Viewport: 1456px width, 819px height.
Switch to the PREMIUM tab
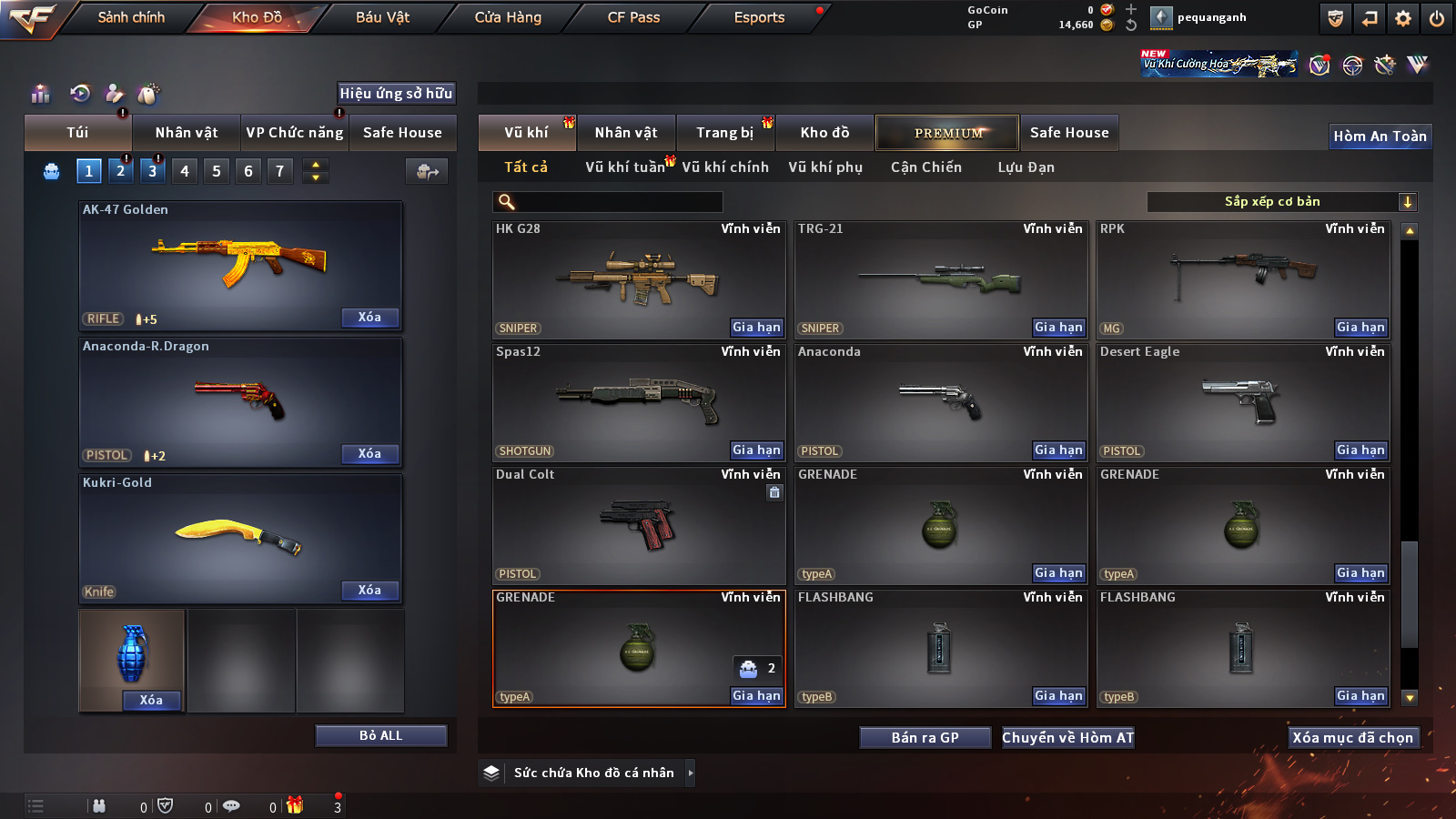[x=947, y=133]
